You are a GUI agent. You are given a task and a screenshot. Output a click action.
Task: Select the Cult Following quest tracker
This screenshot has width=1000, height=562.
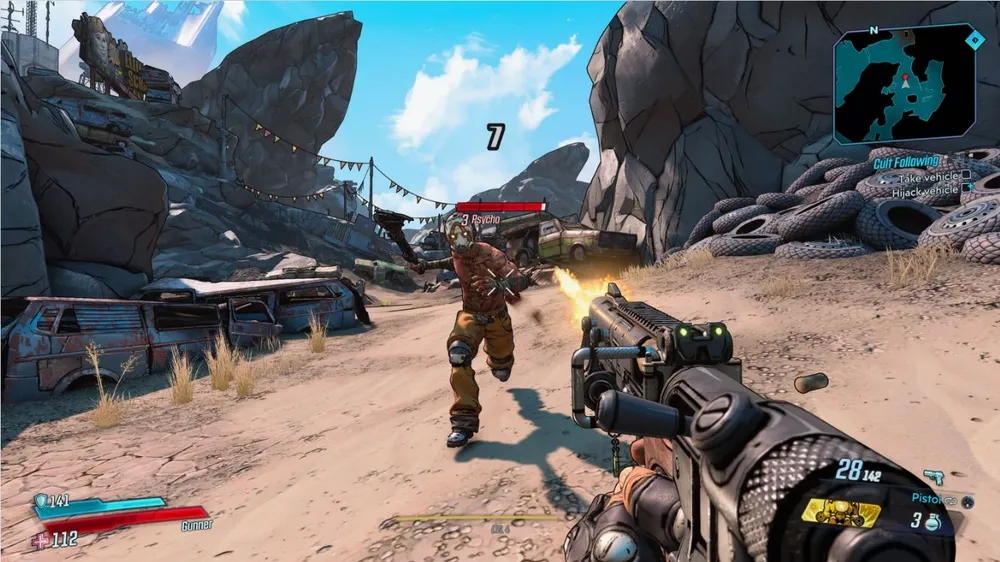click(904, 161)
